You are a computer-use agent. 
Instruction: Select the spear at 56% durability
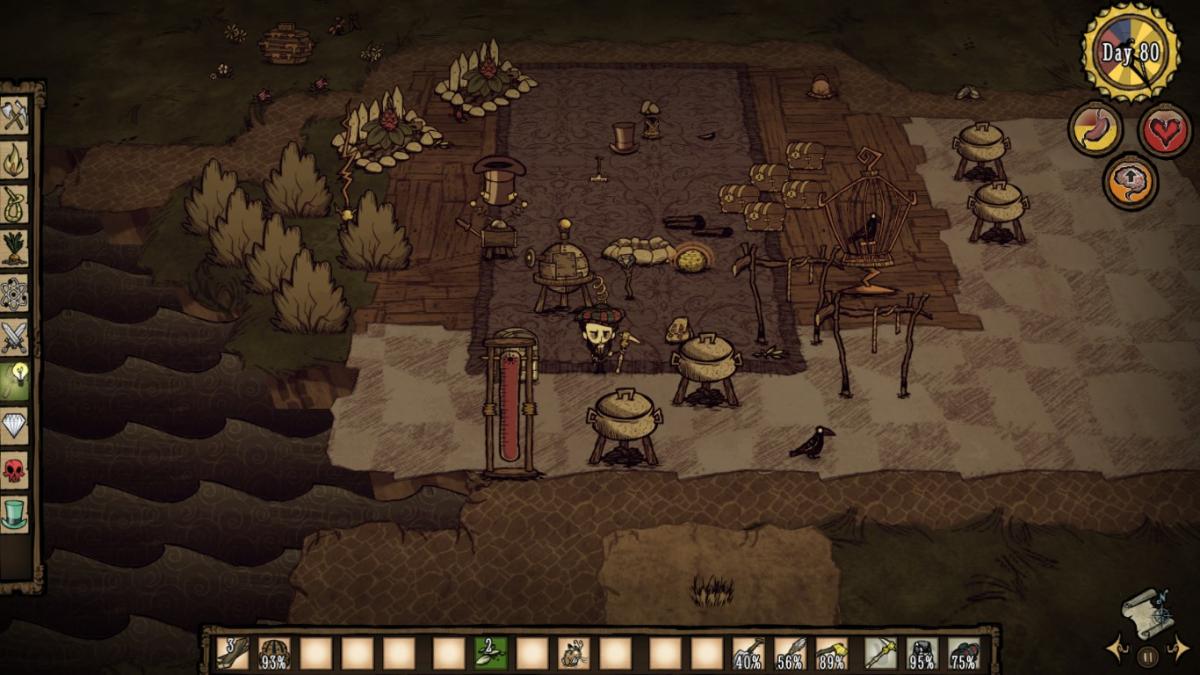[x=790, y=653]
